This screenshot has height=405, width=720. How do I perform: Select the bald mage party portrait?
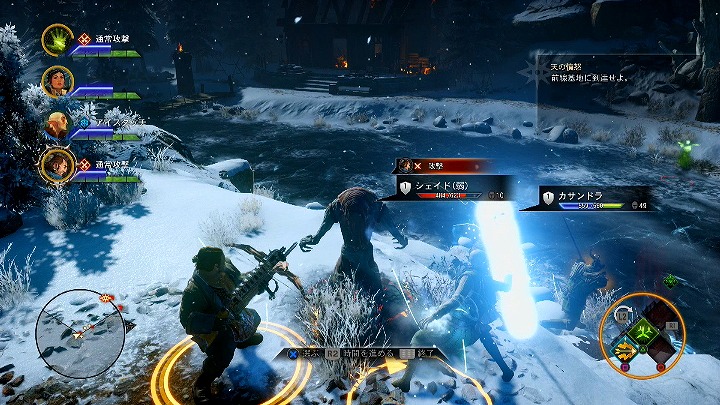pyautogui.click(x=57, y=124)
